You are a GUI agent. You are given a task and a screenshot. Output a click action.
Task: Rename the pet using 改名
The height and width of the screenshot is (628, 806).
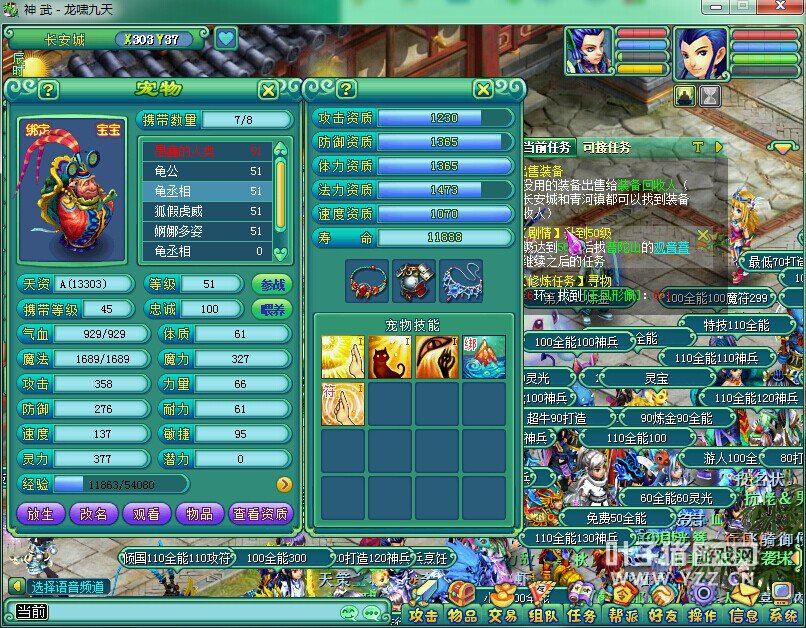click(x=93, y=514)
